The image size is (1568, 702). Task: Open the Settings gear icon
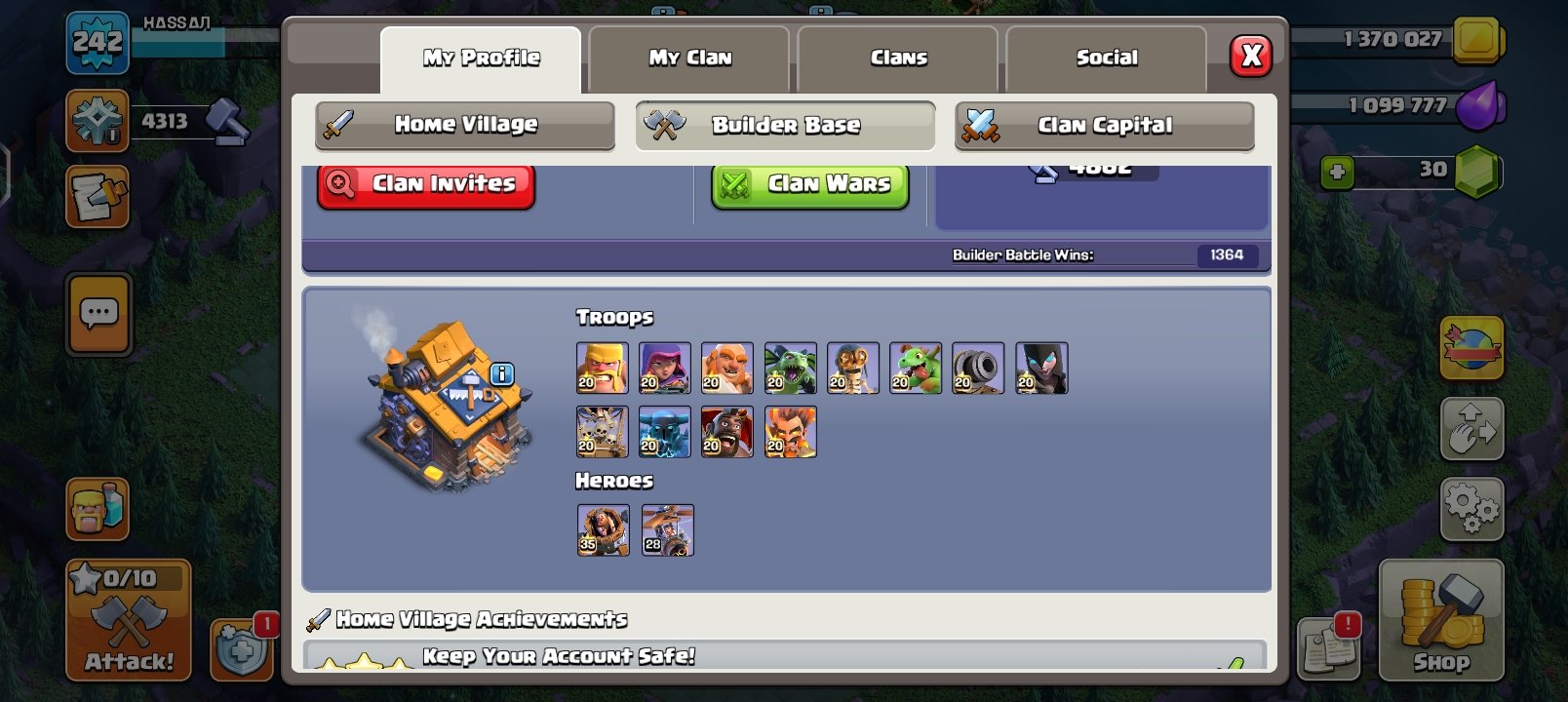tap(1474, 507)
